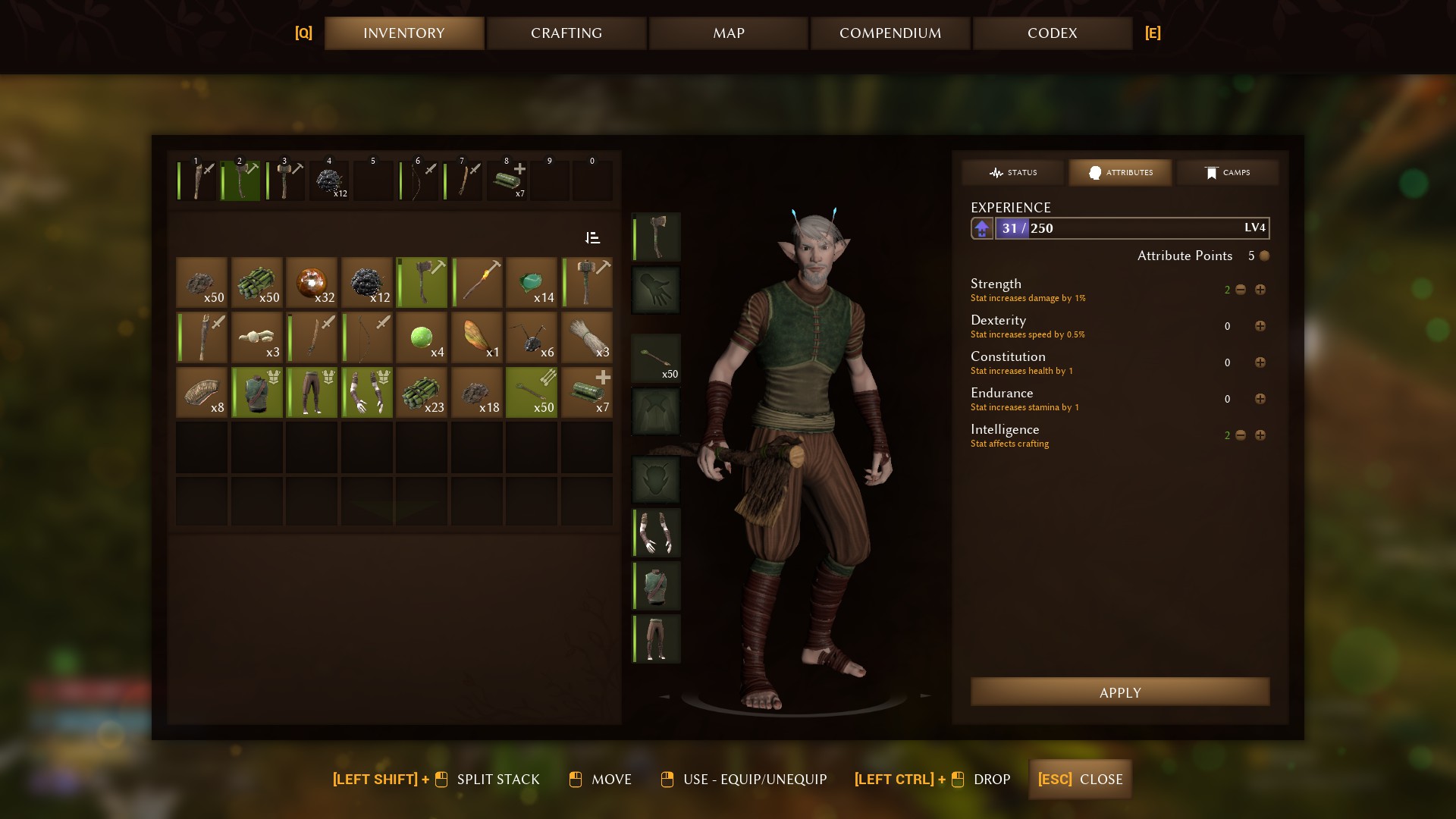Sort the inventory items

tap(593, 238)
